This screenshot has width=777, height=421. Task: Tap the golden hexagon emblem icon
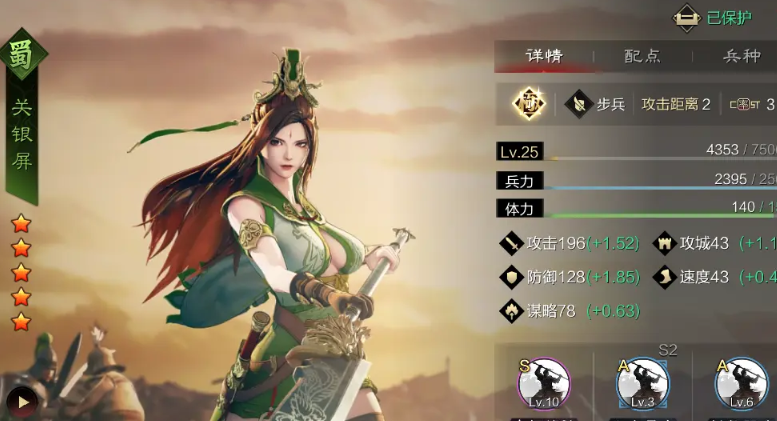529,103
